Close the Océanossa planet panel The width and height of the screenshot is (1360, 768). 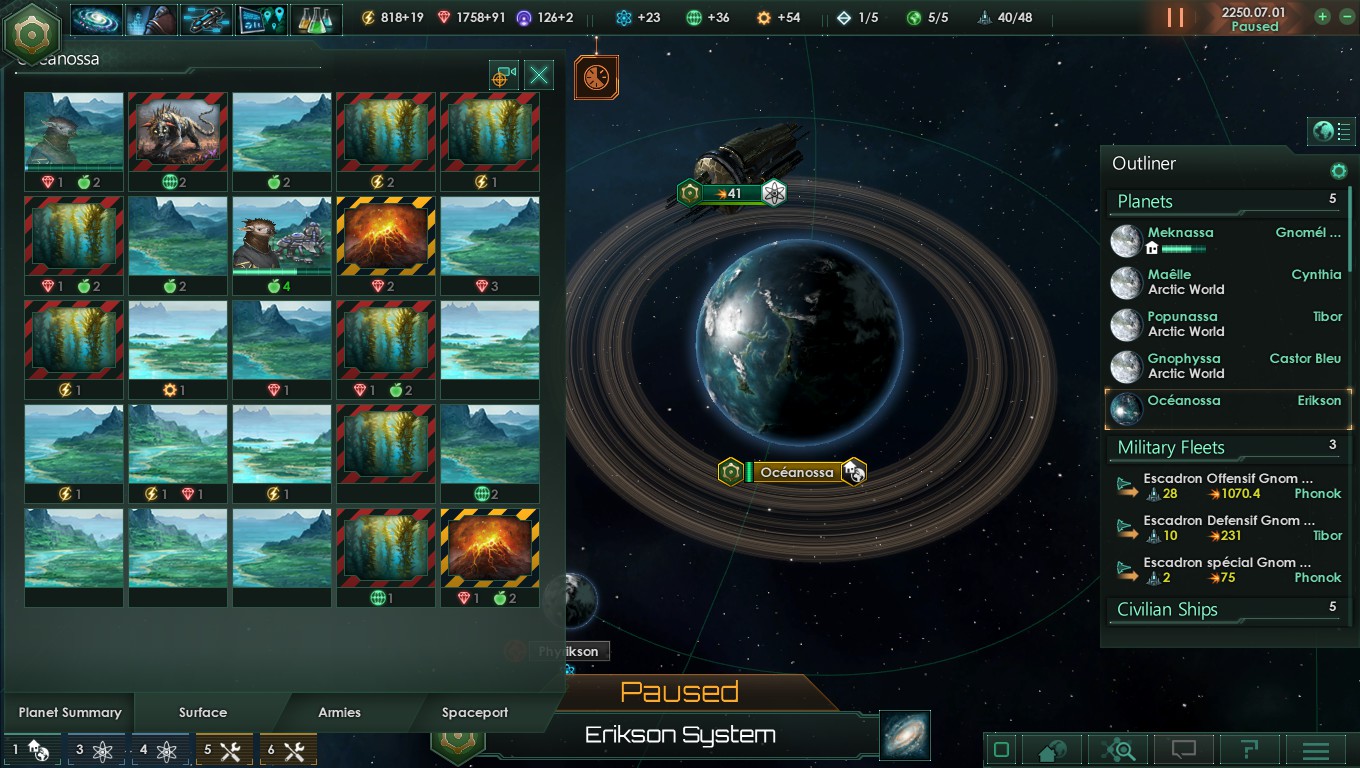click(539, 75)
